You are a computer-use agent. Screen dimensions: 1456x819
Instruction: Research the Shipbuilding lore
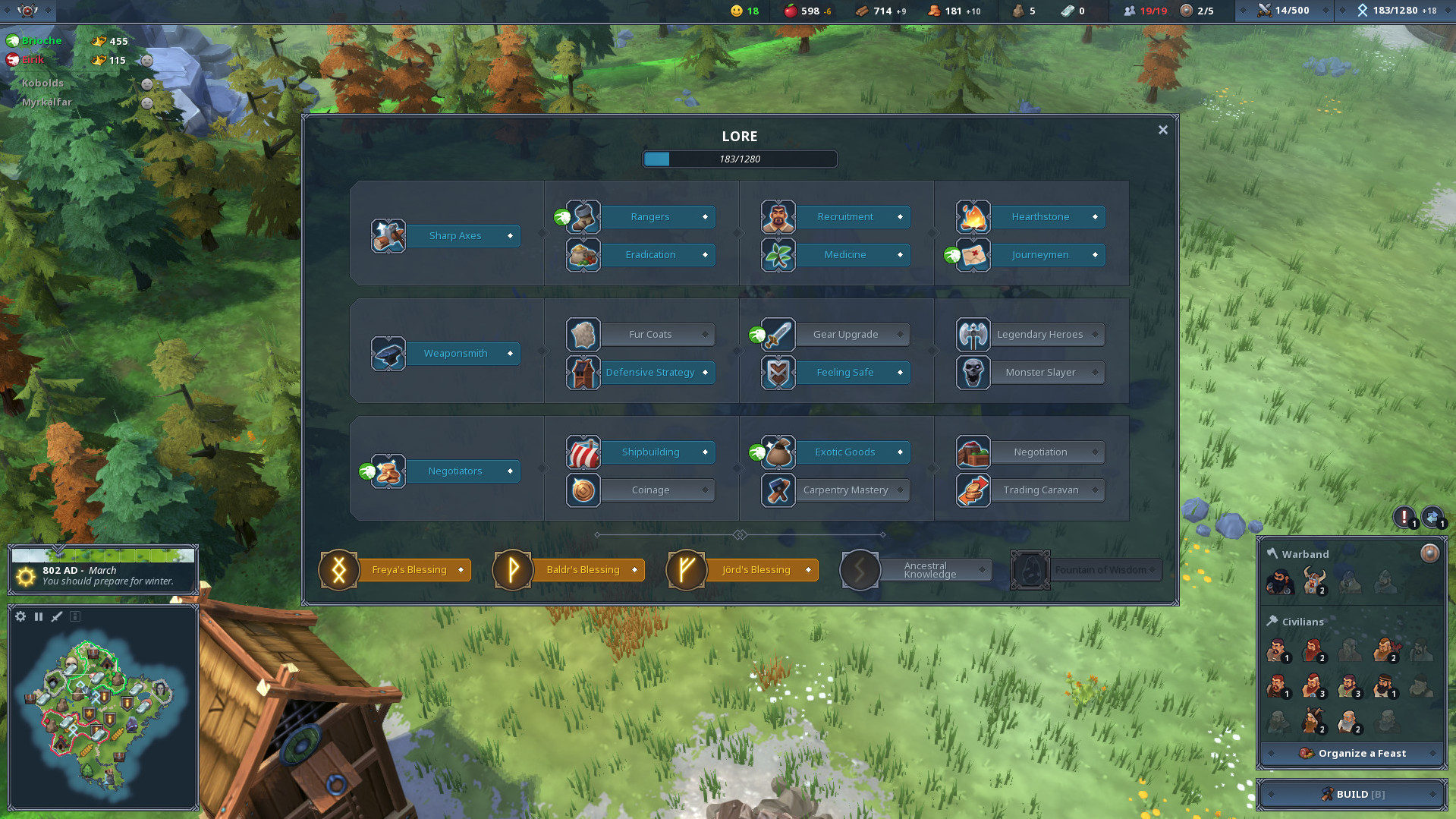(x=650, y=452)
